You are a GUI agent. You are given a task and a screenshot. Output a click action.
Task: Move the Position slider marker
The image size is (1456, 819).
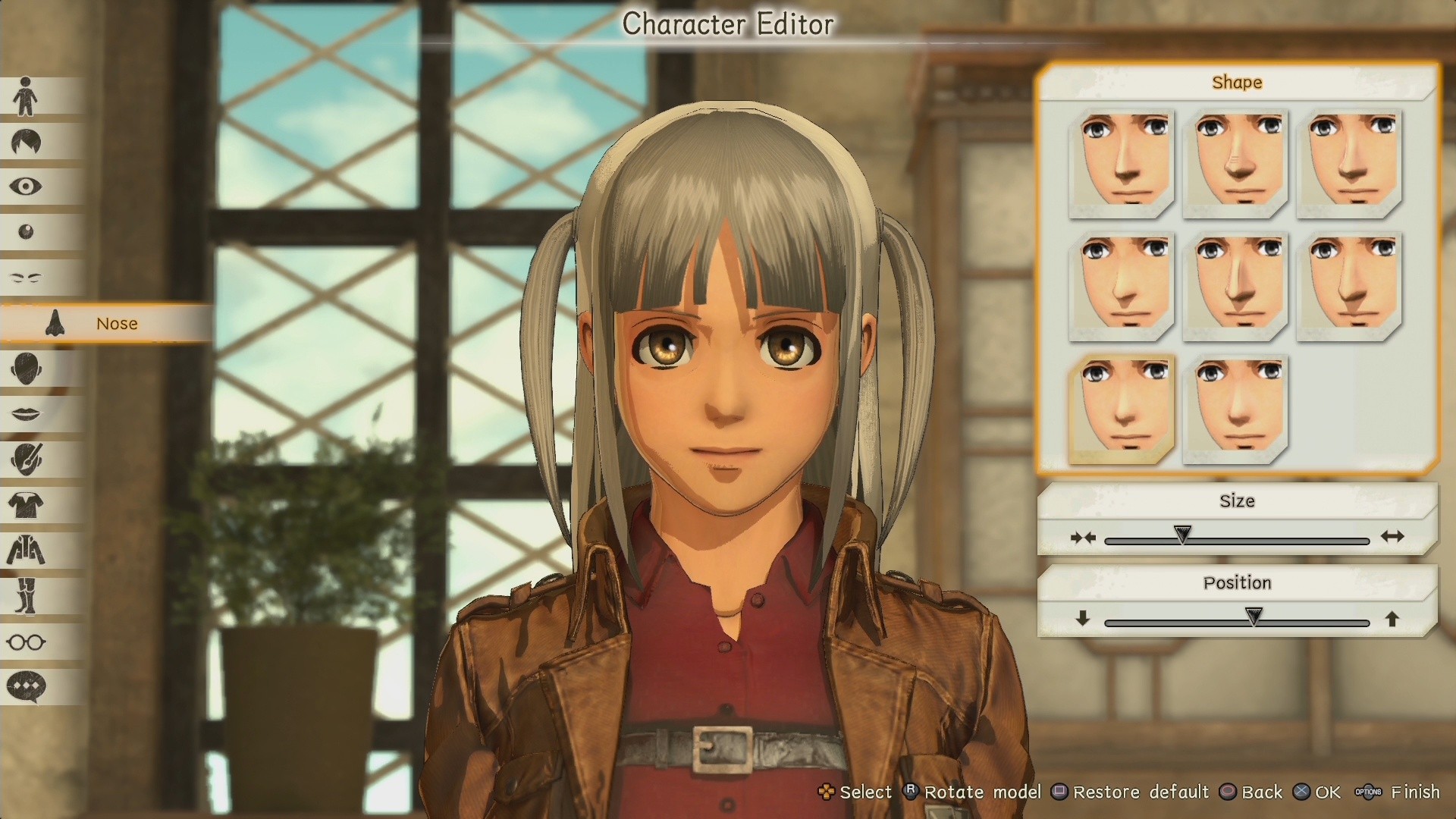tap(1254, 617)
